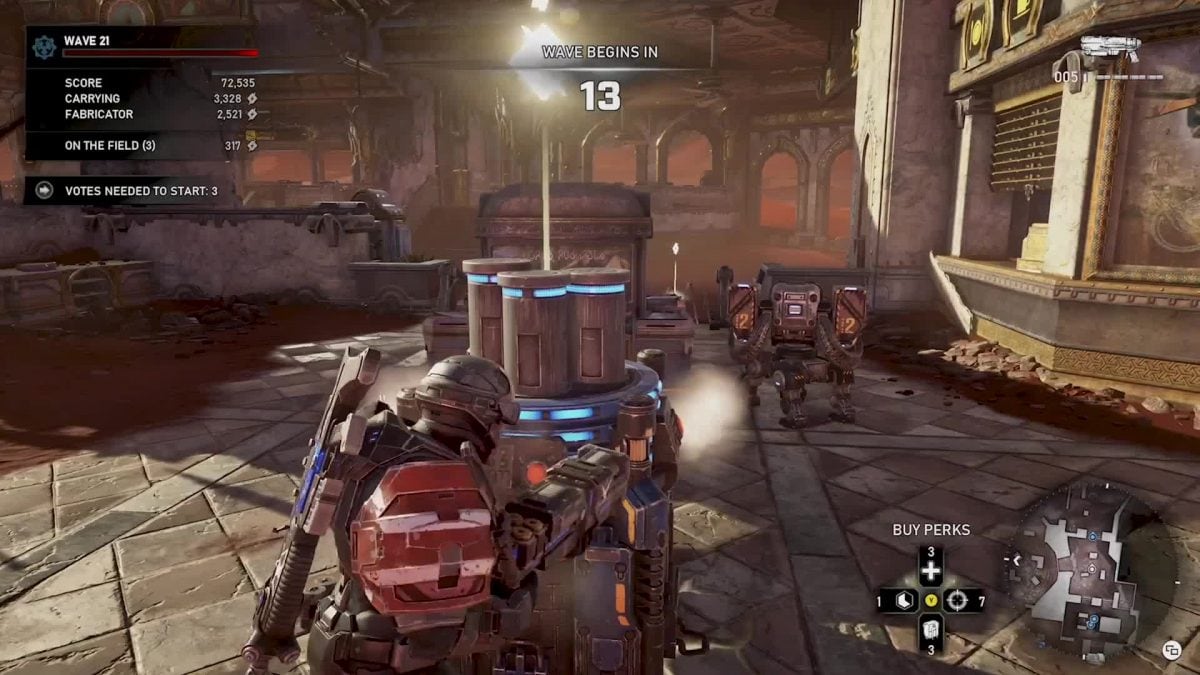Image resolution: width=1200 pixels, height=675 pixels.
Task: Buy the crosshair accuracy perk
Action: pyautogui.click(x=958, y=601)
